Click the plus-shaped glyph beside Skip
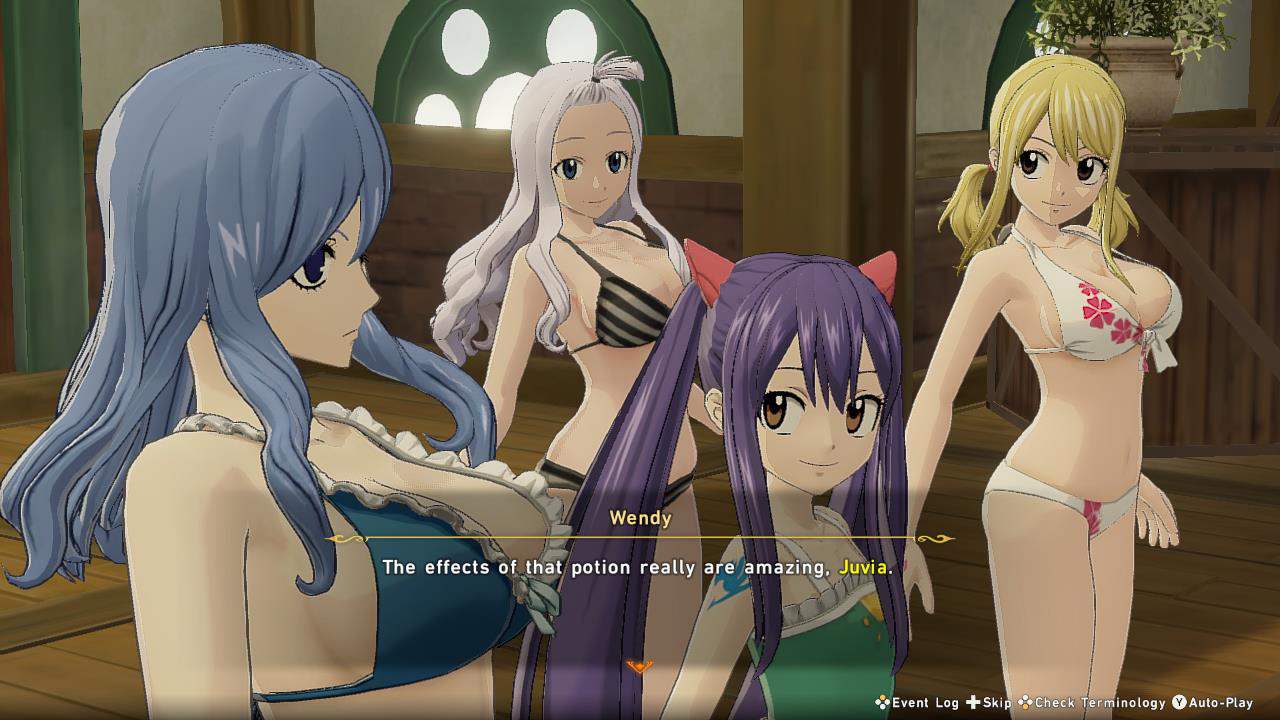1280x720 pixels. tap(973, 702)
